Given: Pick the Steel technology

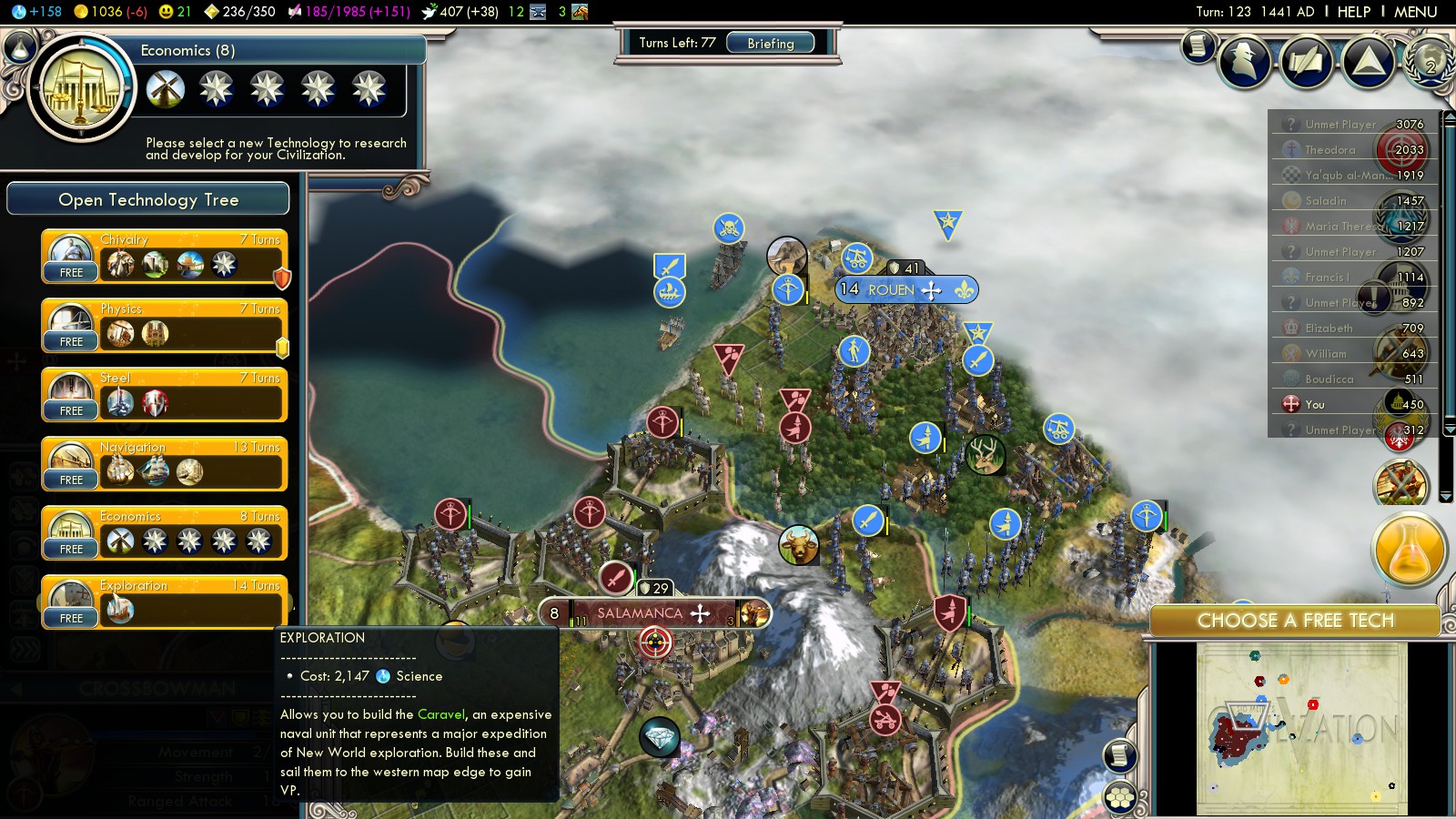Looking at the screenshot, I should tap(165, 395).
